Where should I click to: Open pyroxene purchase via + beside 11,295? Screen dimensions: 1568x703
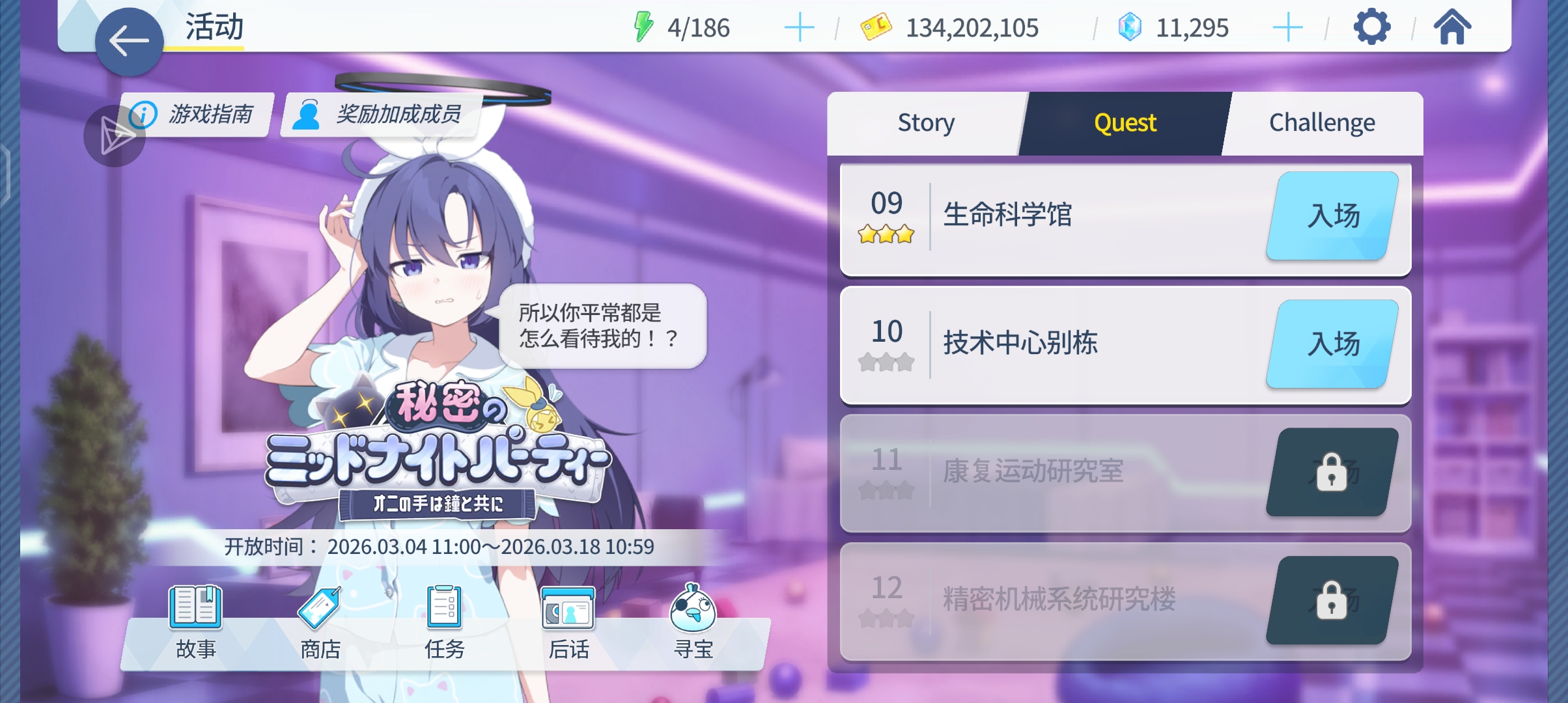pyautogui.click(x=1287, y=27)
